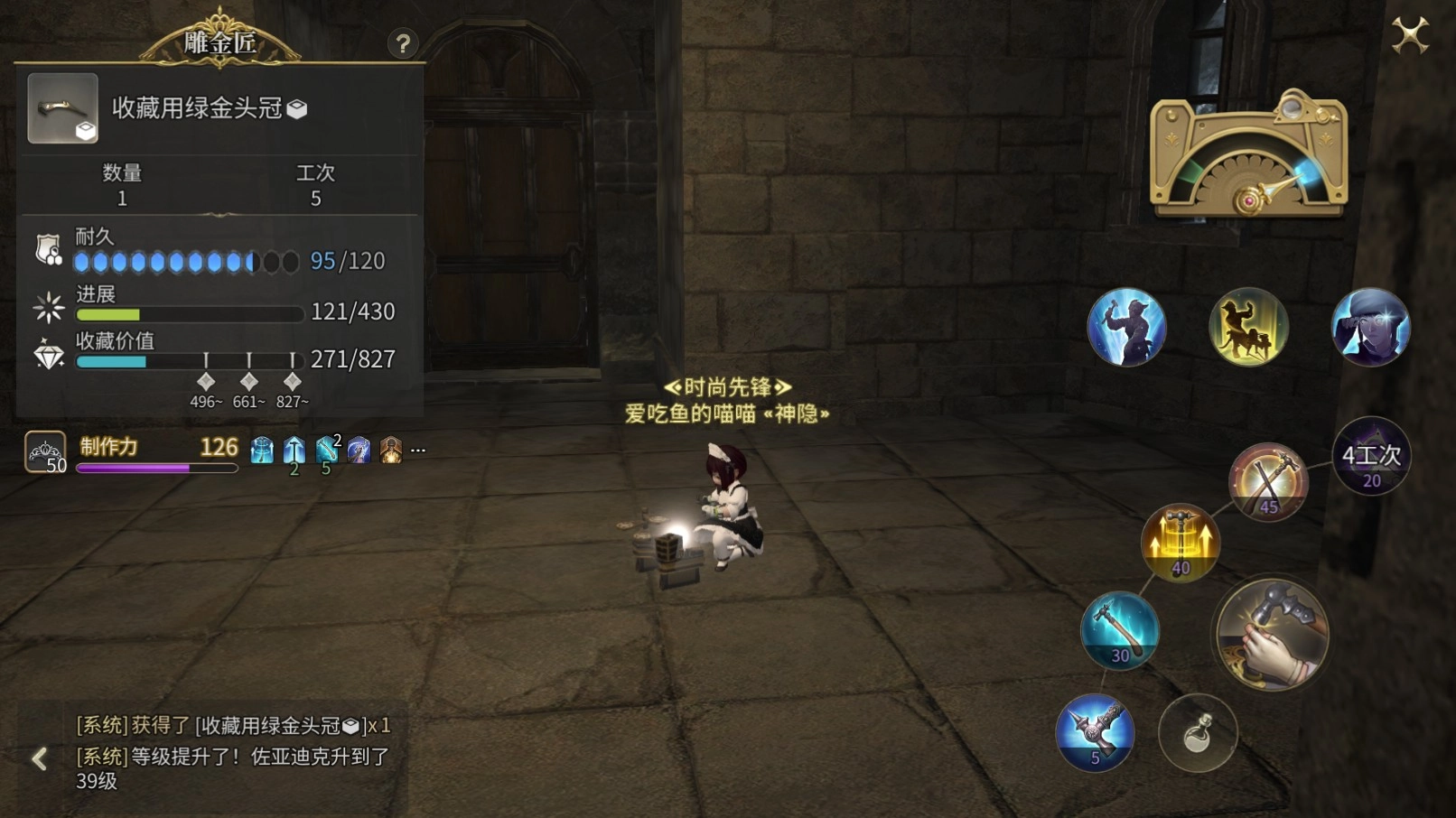Screen dimensions: 1456x818
Task: Activate the golden hammer skill costing 40
Action: tap(1181, 543)
